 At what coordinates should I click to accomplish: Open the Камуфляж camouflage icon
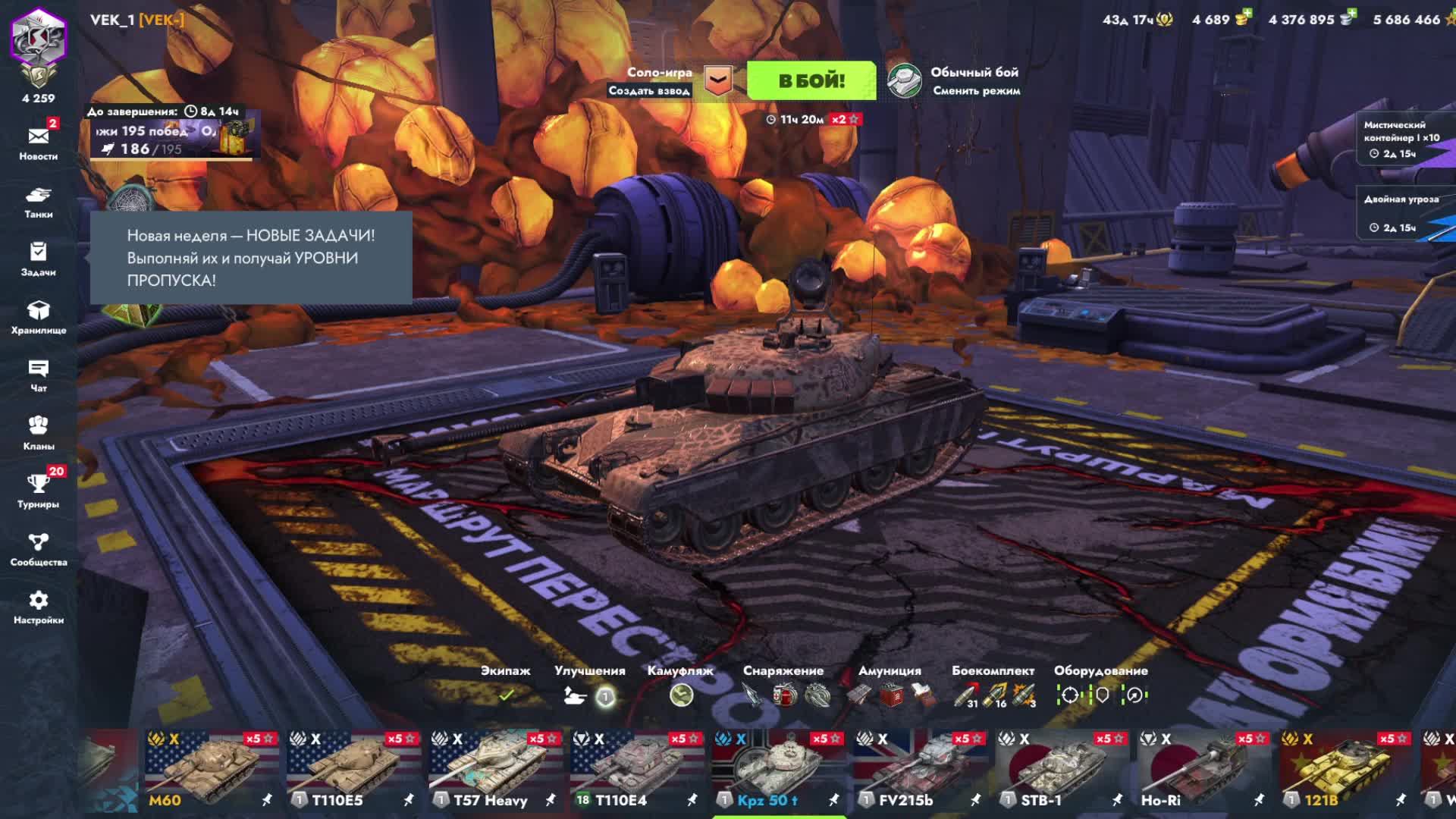tap(681, 695)
